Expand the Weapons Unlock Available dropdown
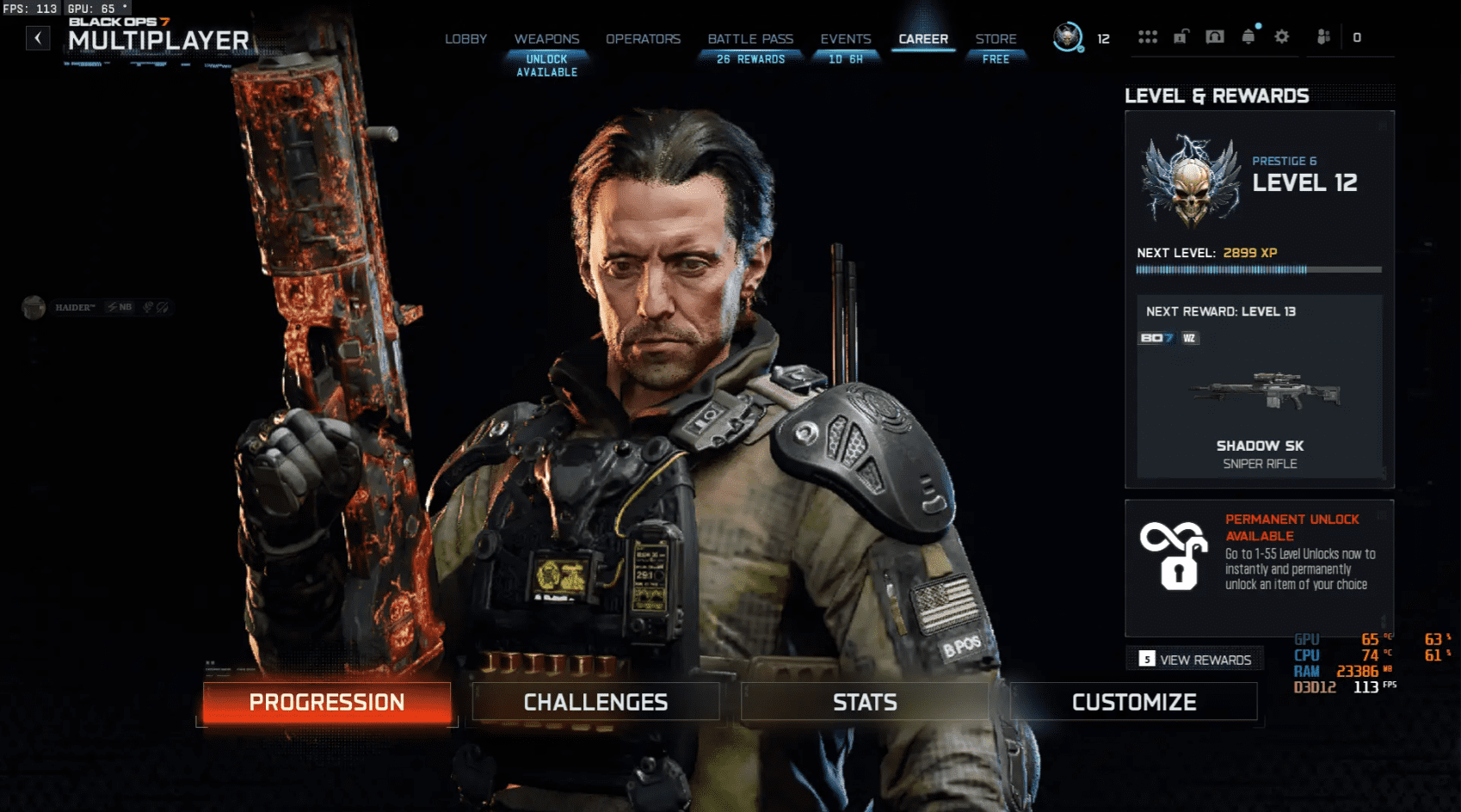The image size is (1461, 812). click(547, 65)
